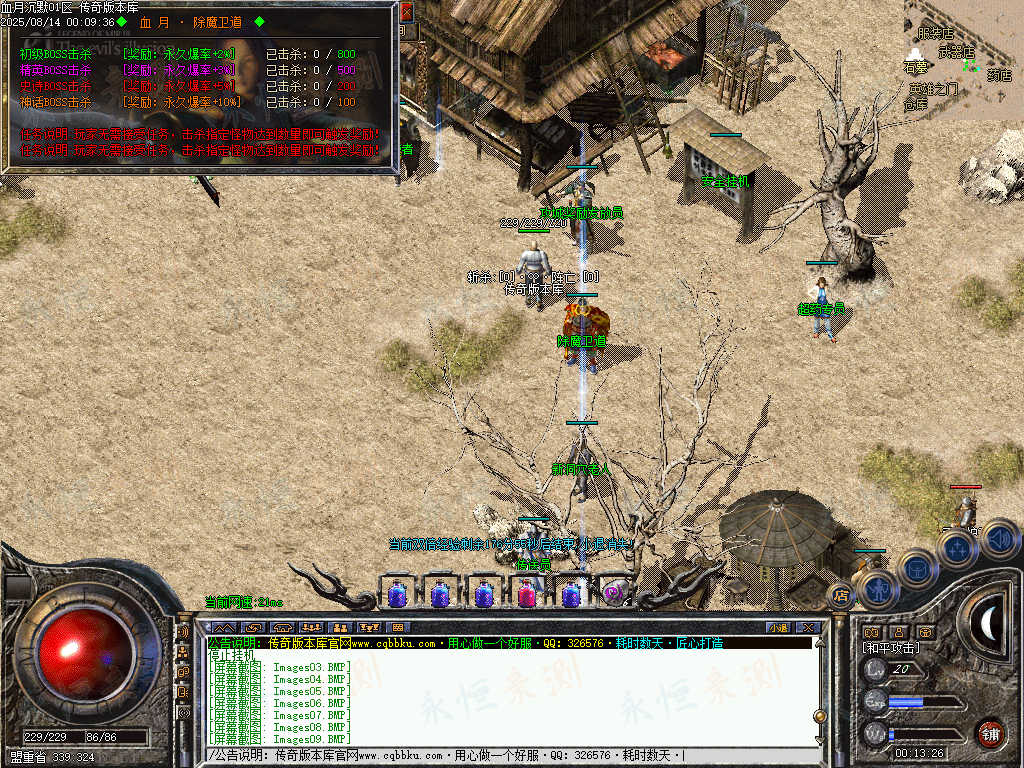This screenshot has width=1024, height=768.
Task: Open the bag inventory round button
Action: (915, 567)
